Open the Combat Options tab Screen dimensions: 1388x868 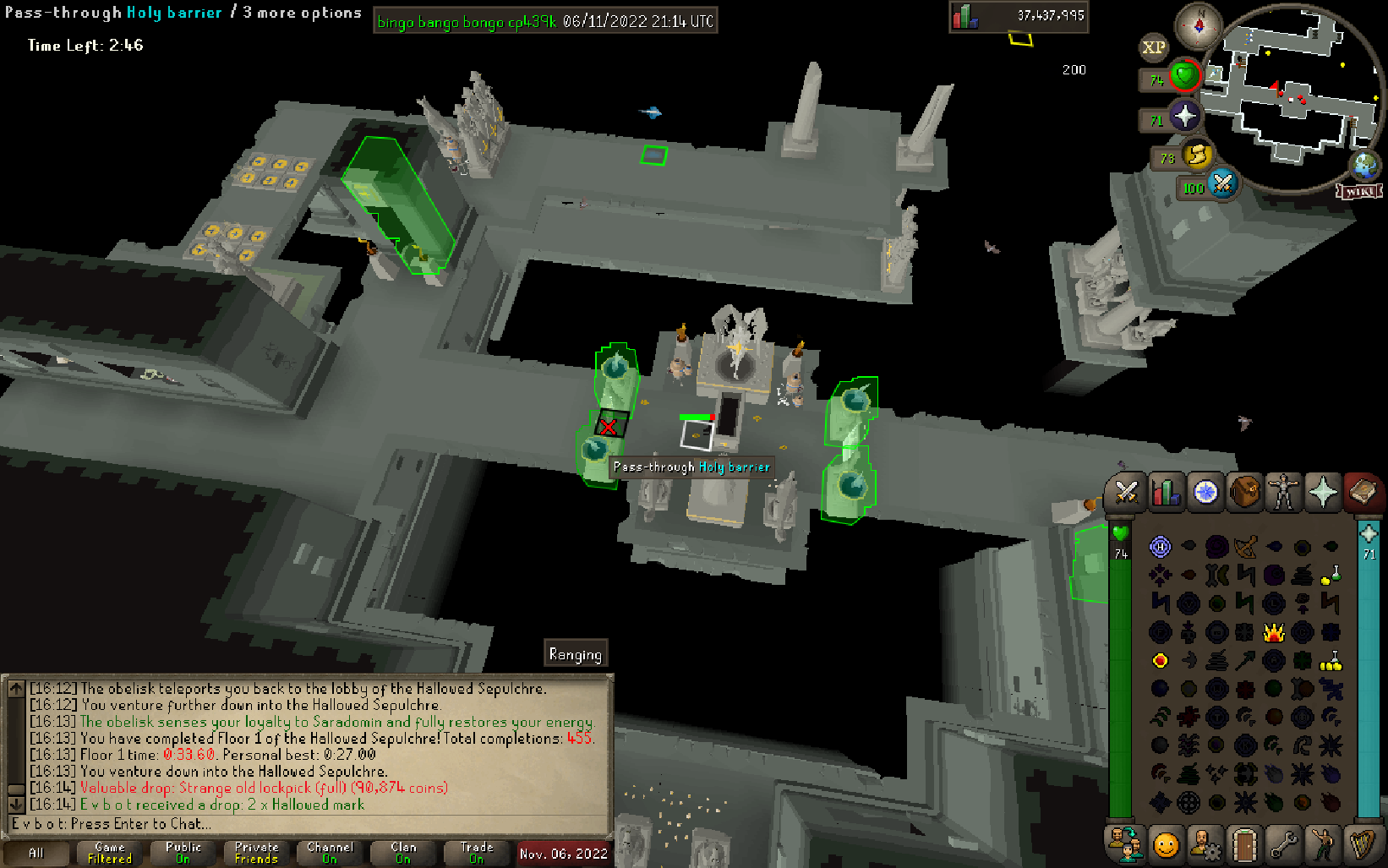click(1125, 493)
